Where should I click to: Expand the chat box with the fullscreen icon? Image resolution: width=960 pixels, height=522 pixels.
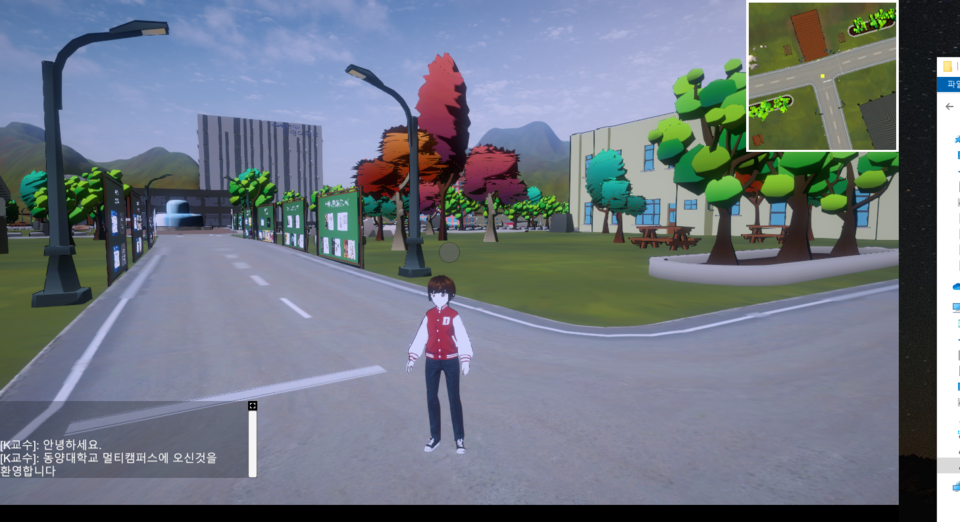coord(253,405)
